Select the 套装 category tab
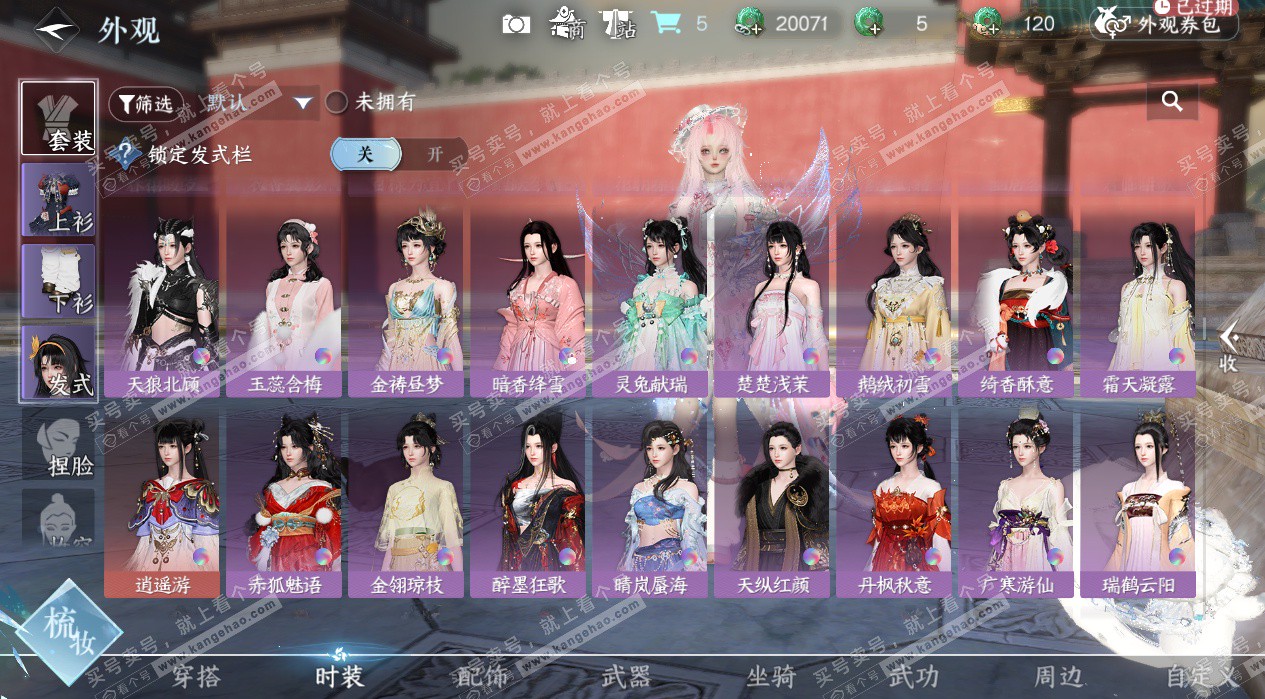Image resolution: width=1265 pixels, height=699 pixels. click(x=59, y=118)
